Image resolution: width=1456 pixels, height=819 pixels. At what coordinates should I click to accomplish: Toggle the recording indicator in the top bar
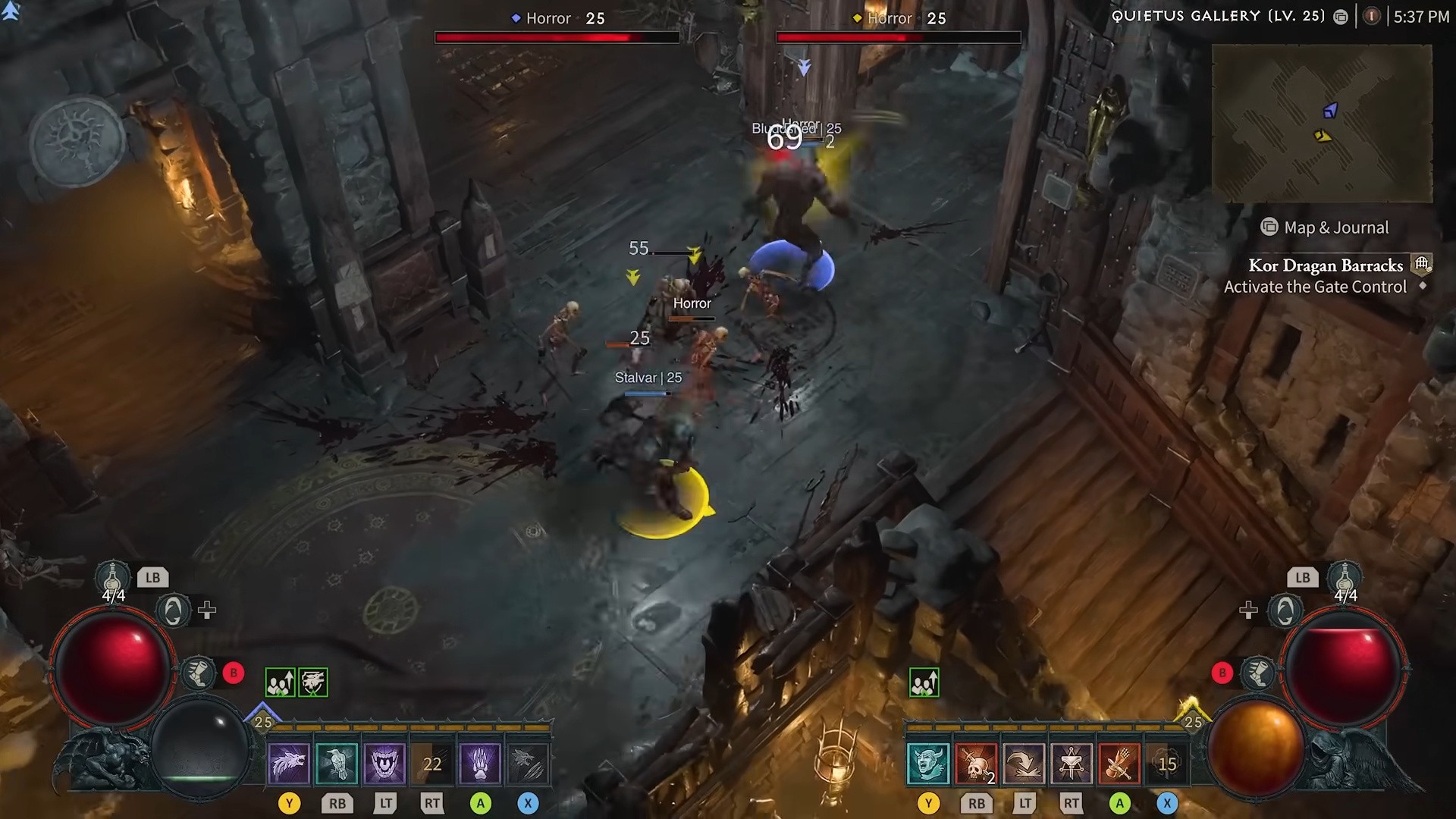click(1372, 16)
